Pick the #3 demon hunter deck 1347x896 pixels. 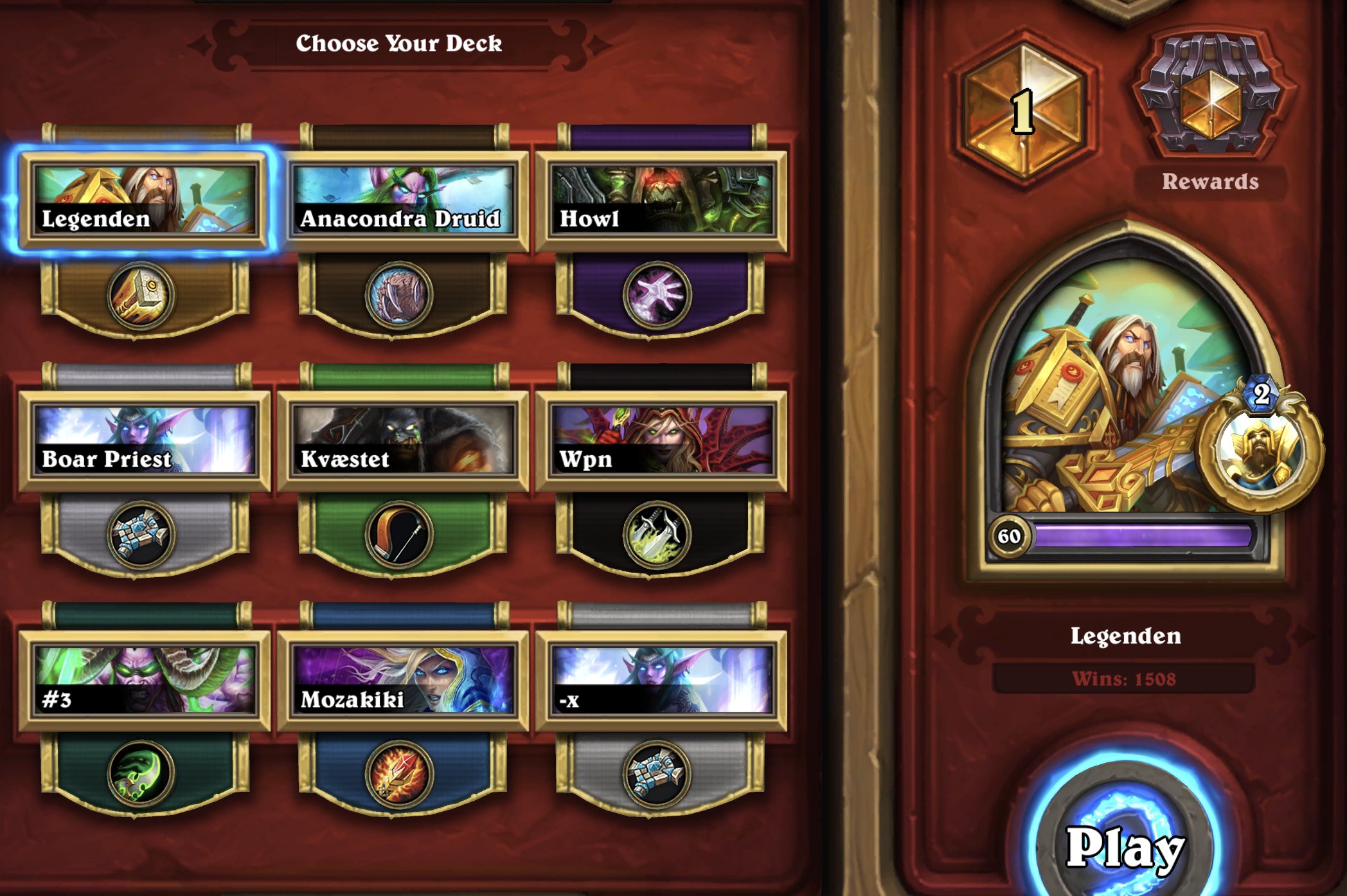pyautogui.click(x=145, y=680)
